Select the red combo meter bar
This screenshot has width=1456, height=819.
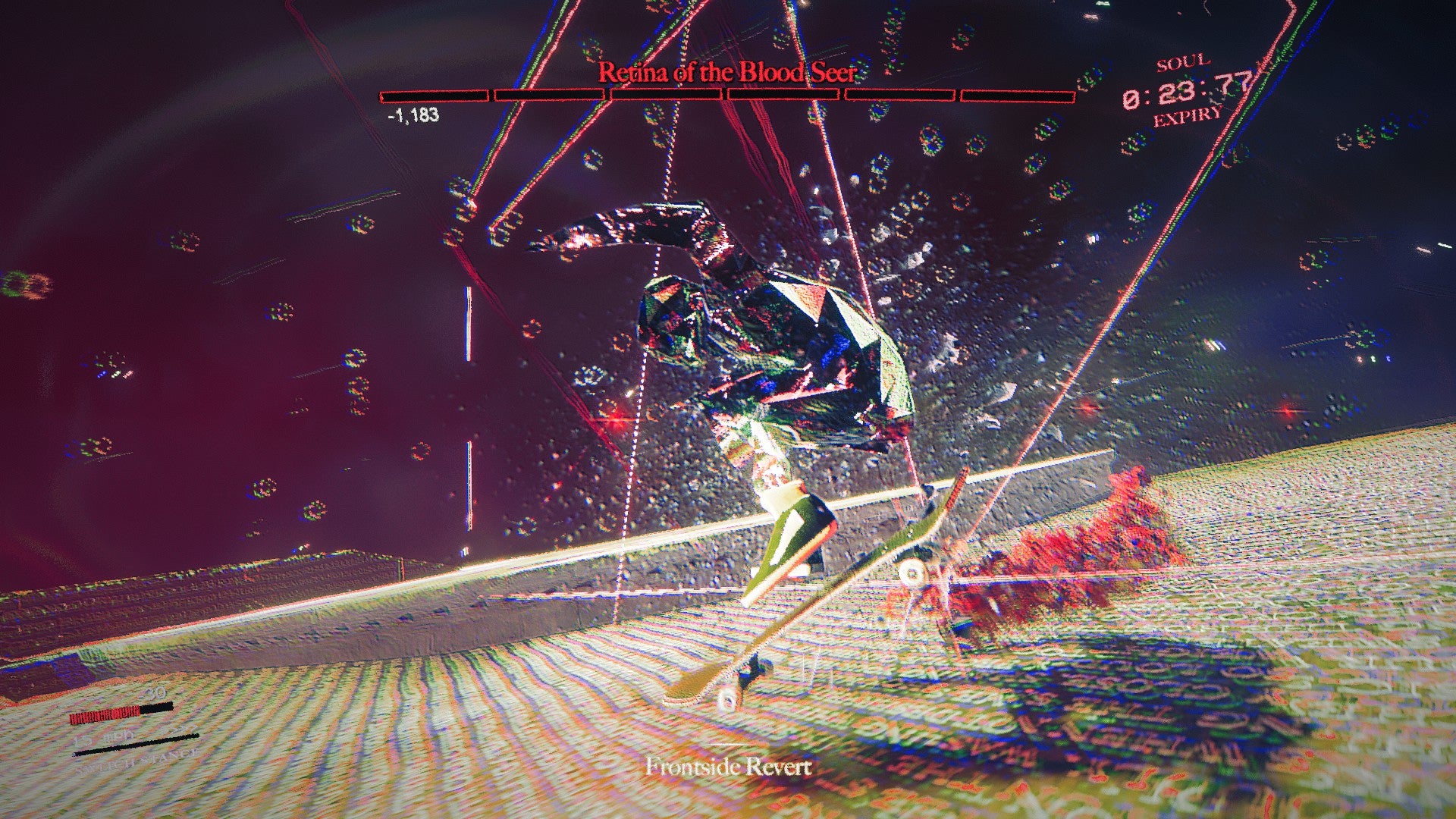pos(105,714)
